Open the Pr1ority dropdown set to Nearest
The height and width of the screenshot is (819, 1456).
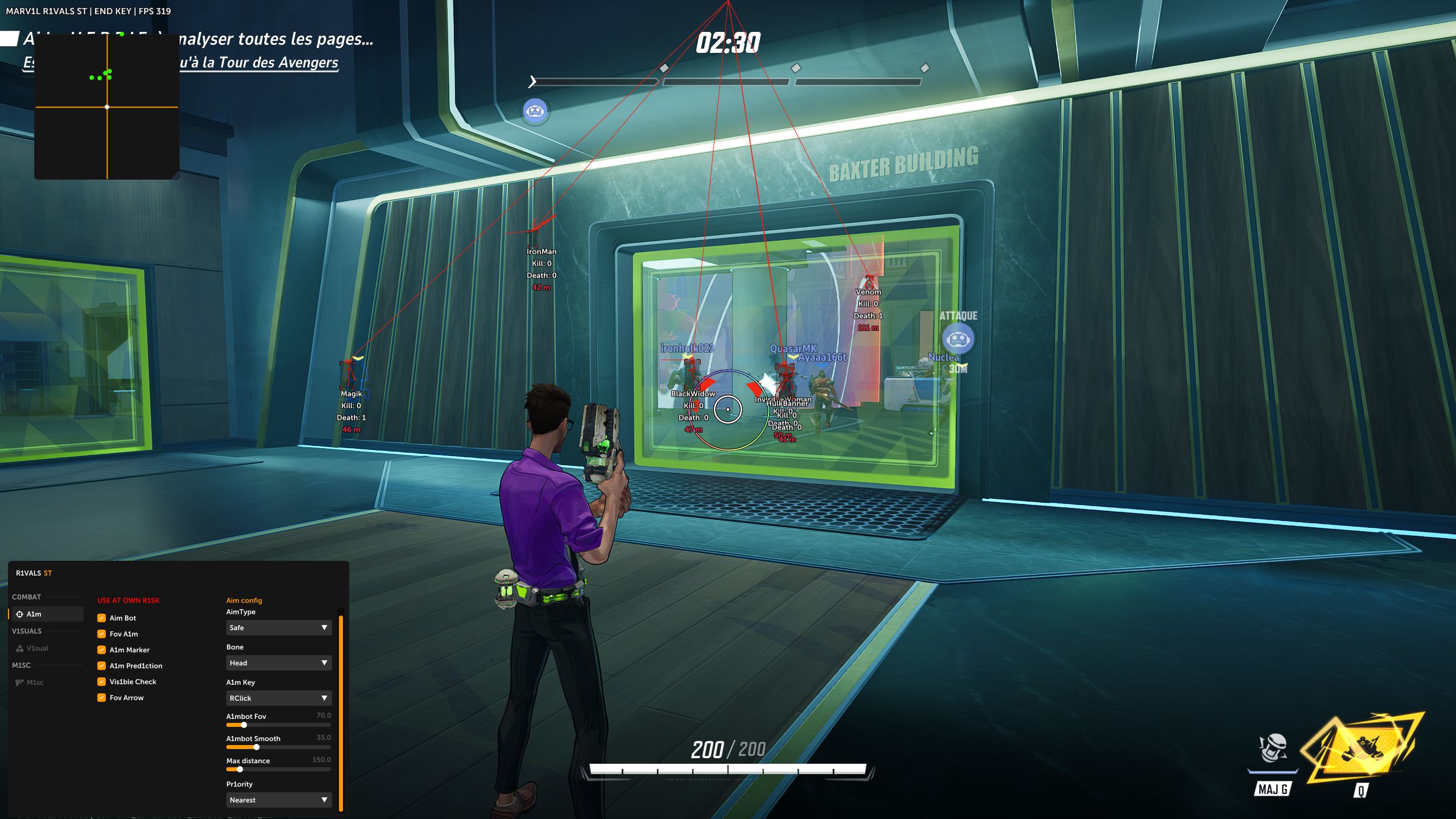click(279, 800)
